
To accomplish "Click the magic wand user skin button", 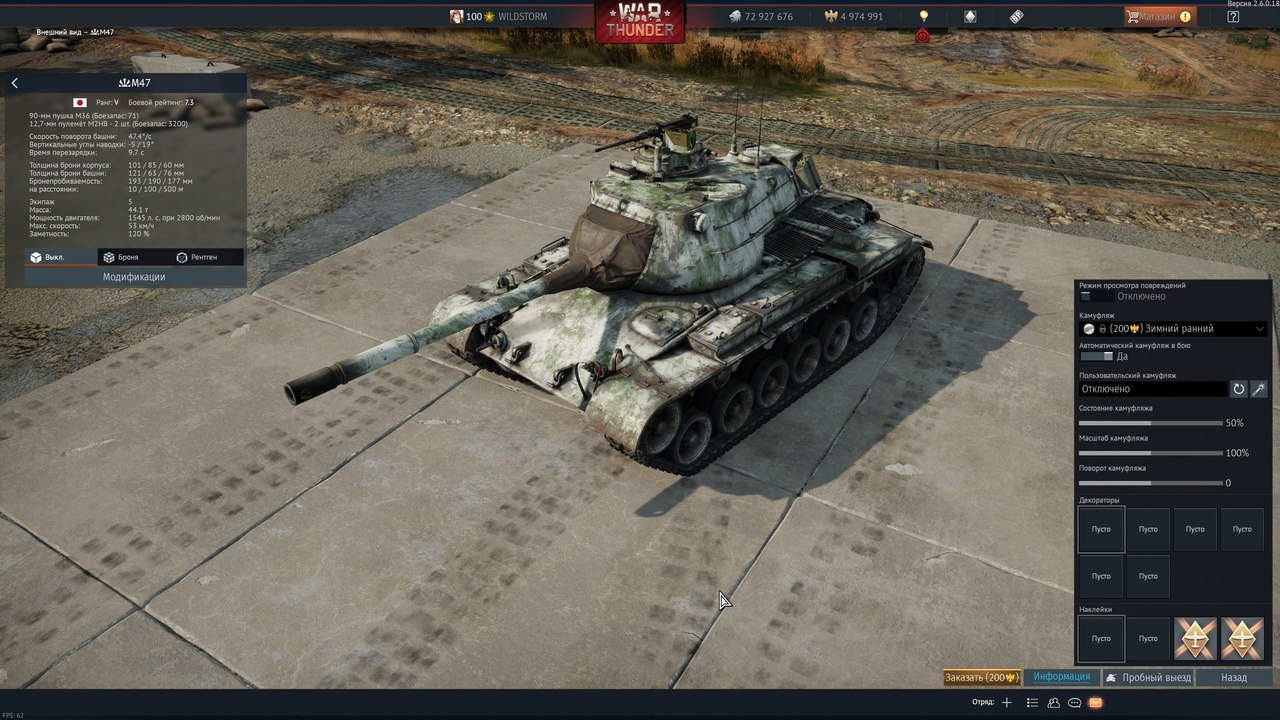I will click(1259, 389).
